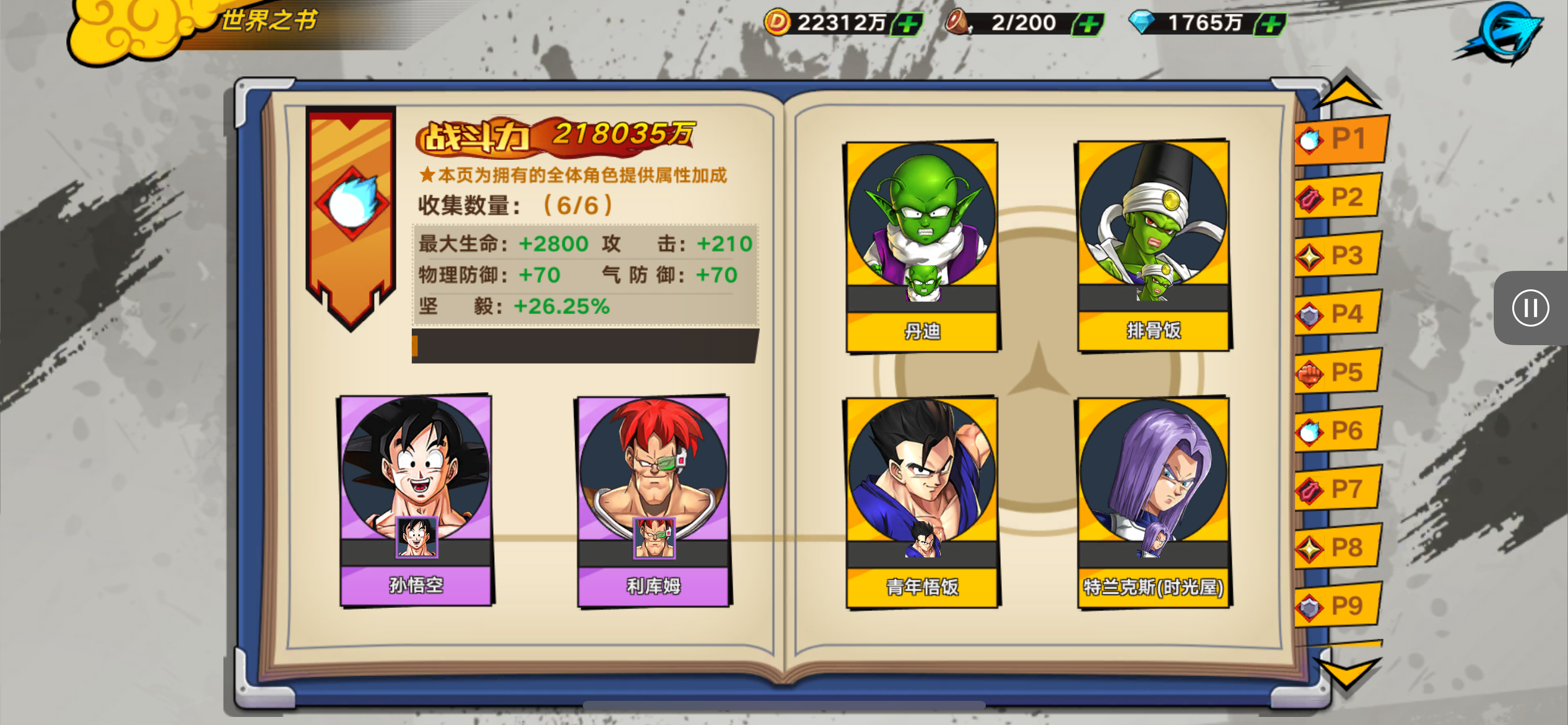Screen dimensions: 1568x725
Task: Choose the 丹迪 character card
Action: [922, 246]
